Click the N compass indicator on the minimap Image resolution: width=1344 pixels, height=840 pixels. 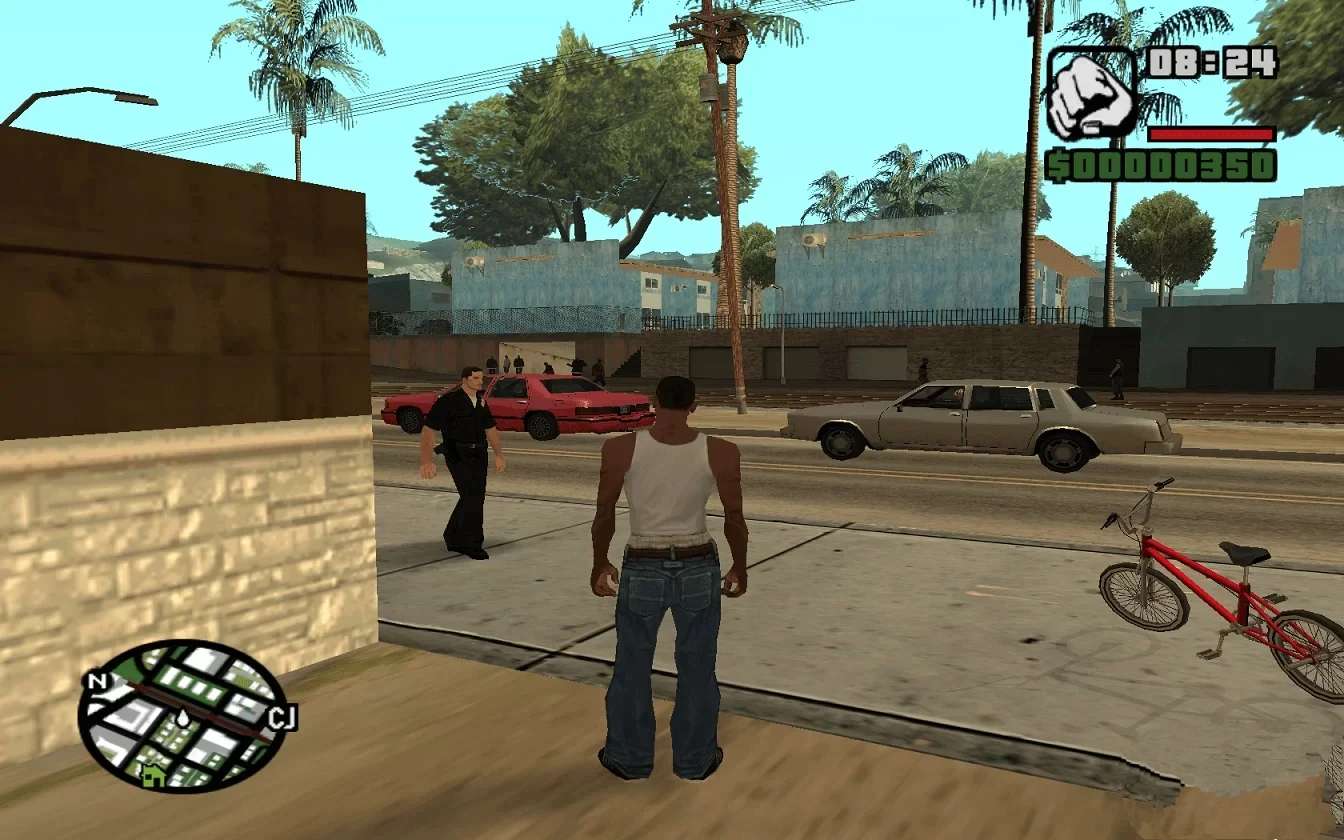point(97,682)
